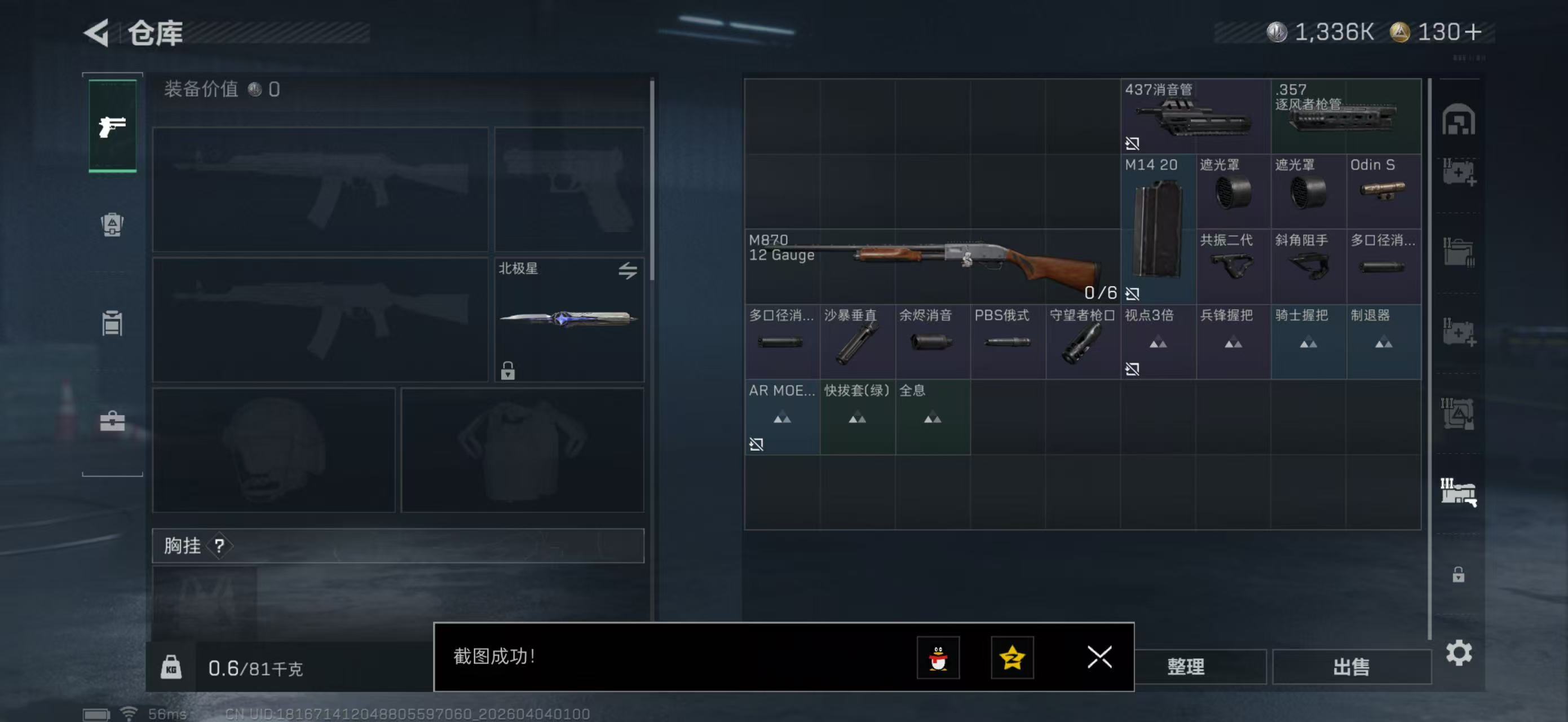
Task: Pick the 437消音管 item
Action: 1195,116
